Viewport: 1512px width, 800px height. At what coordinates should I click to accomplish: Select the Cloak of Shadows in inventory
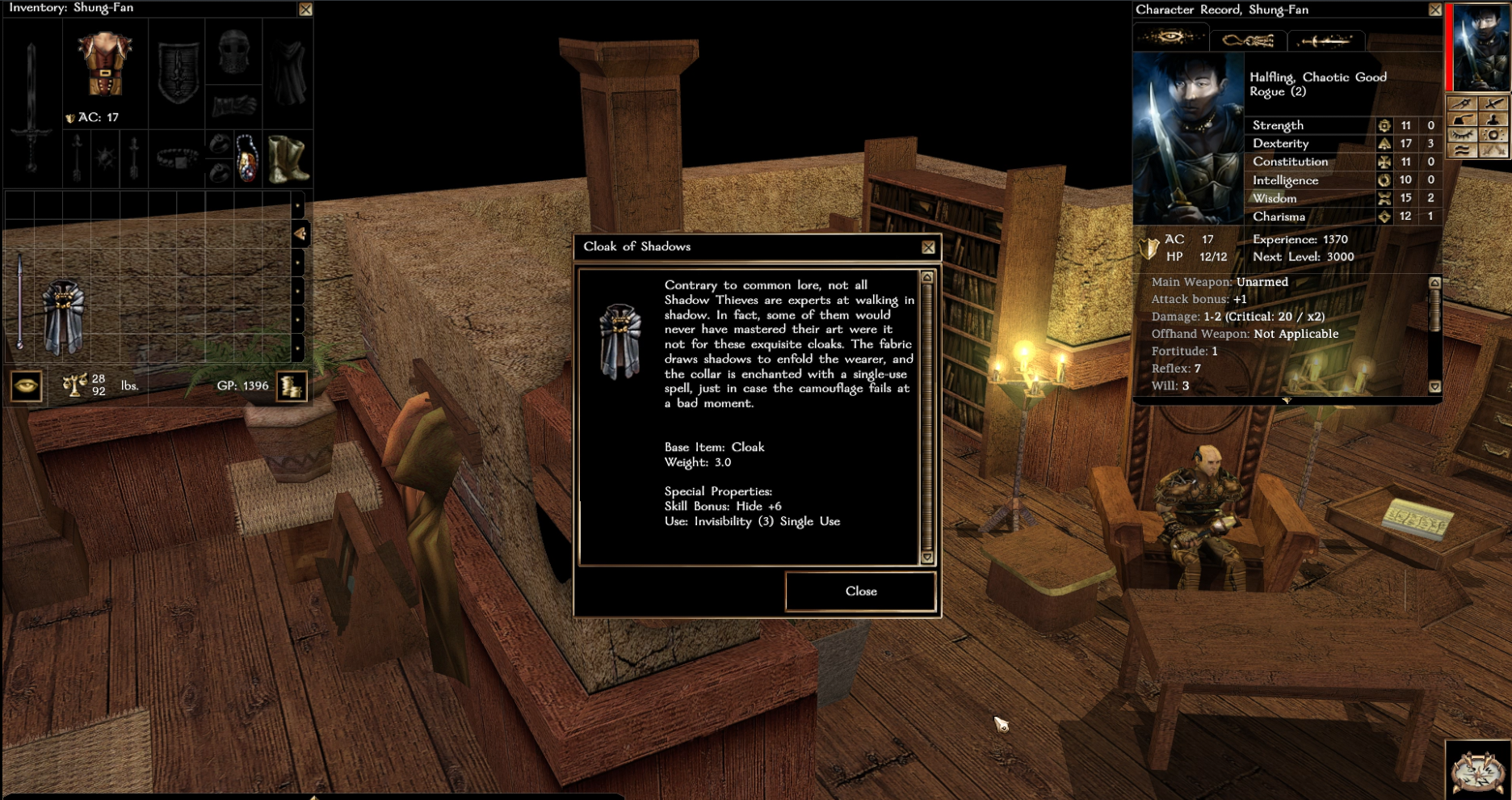pyautogui.click(x=63, y=318)
